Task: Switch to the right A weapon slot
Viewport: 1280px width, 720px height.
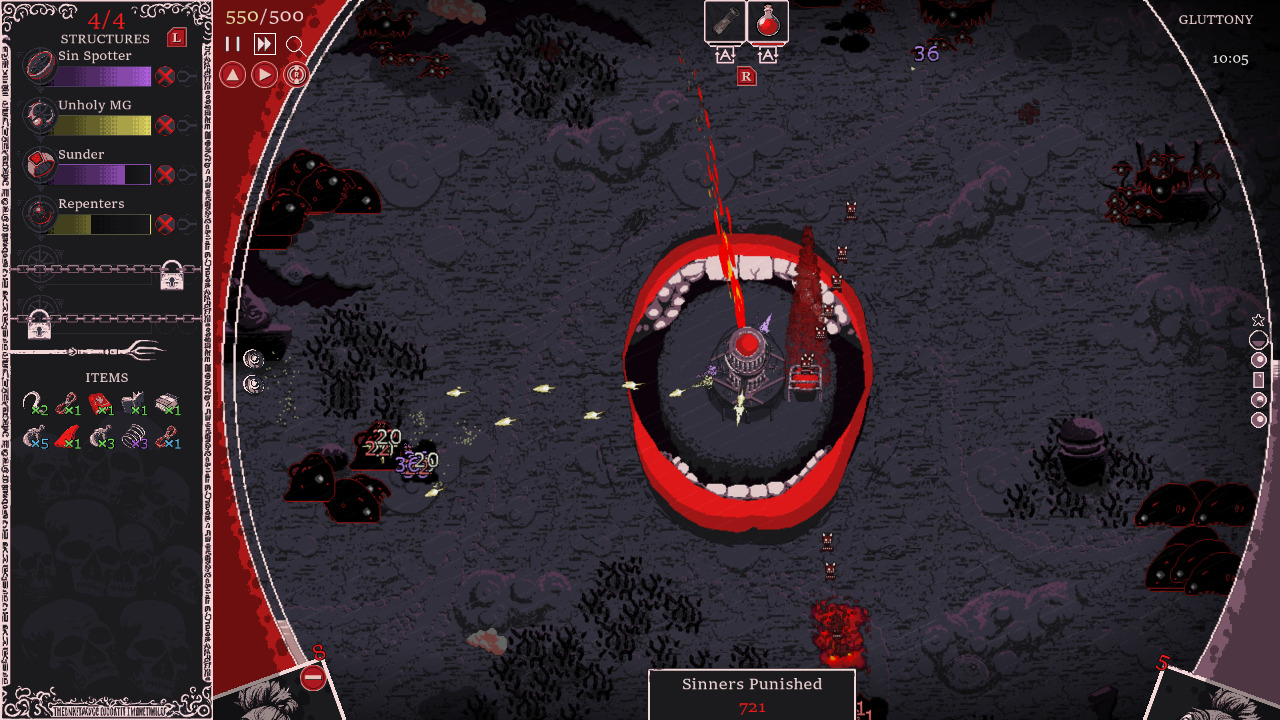Action: 768,57
